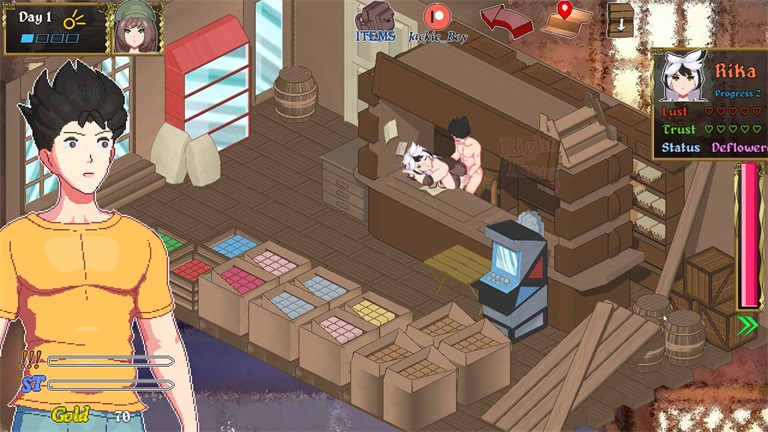Click Rika's portrait in the status panel
Image resolution: width=768 pixels, height=432 pixels.
click(x=681, y=77)
